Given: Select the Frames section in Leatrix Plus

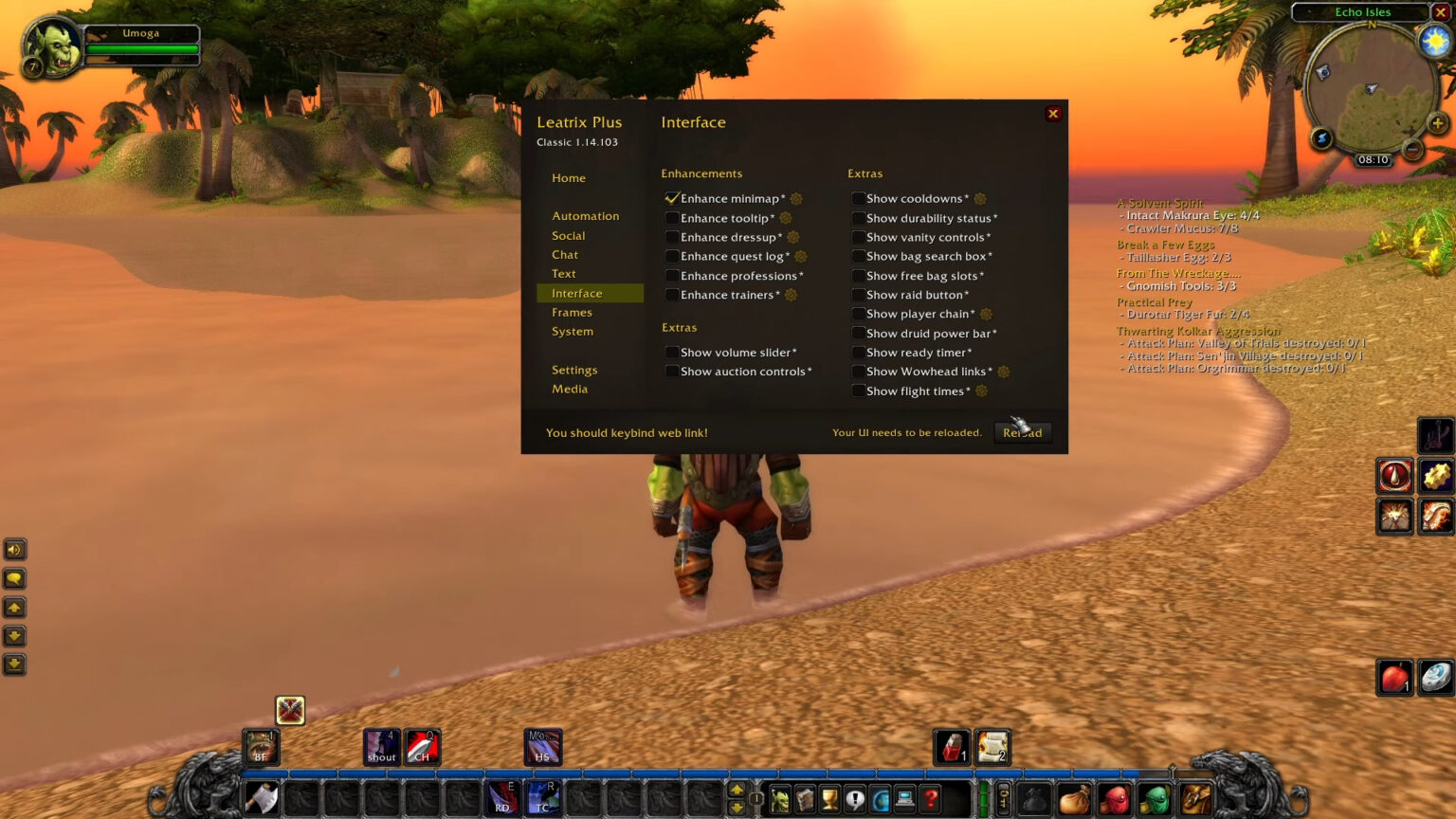Looking at the screenshot, I should click(573, 312).
